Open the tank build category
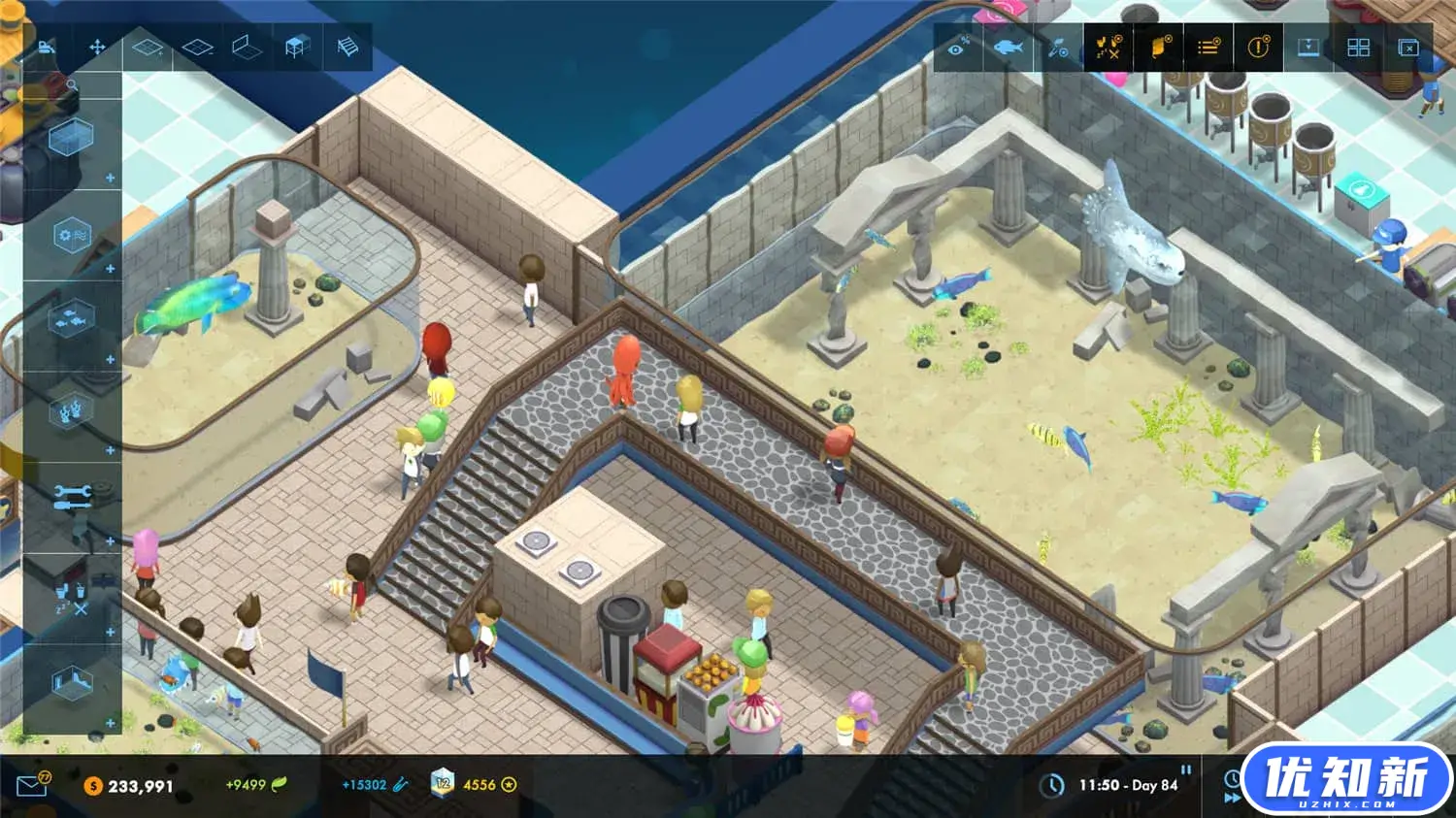1456x818 pixels. (x=71, y=139)
